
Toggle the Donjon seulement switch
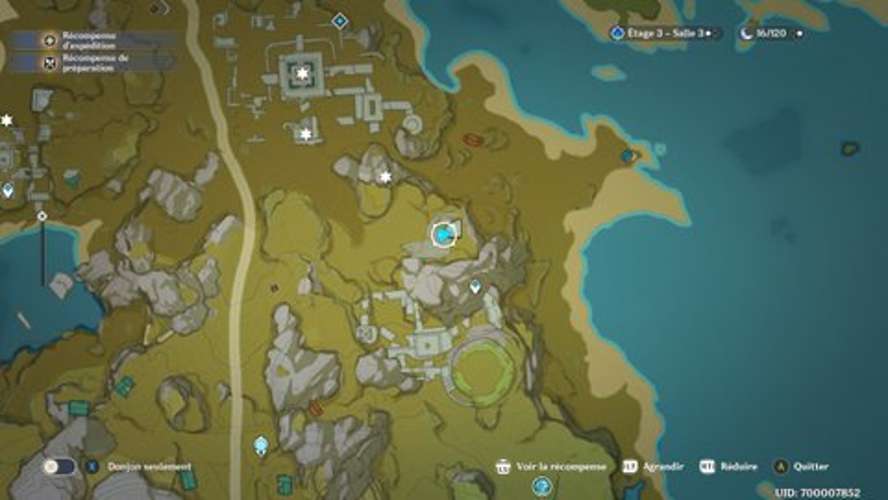(60, 466)
